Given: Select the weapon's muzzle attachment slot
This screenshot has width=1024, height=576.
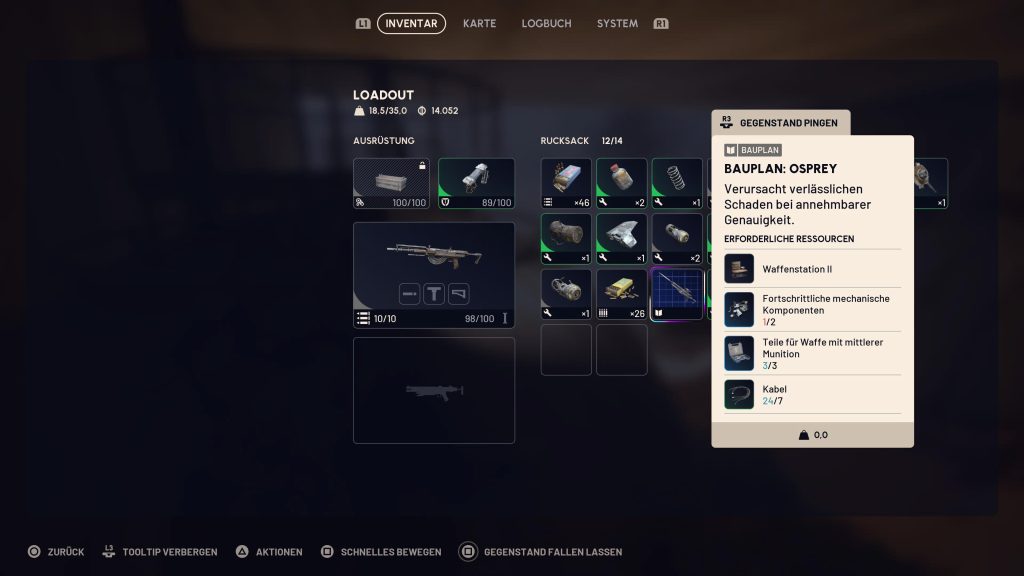Looking at the screenshot, I should 409,294.
